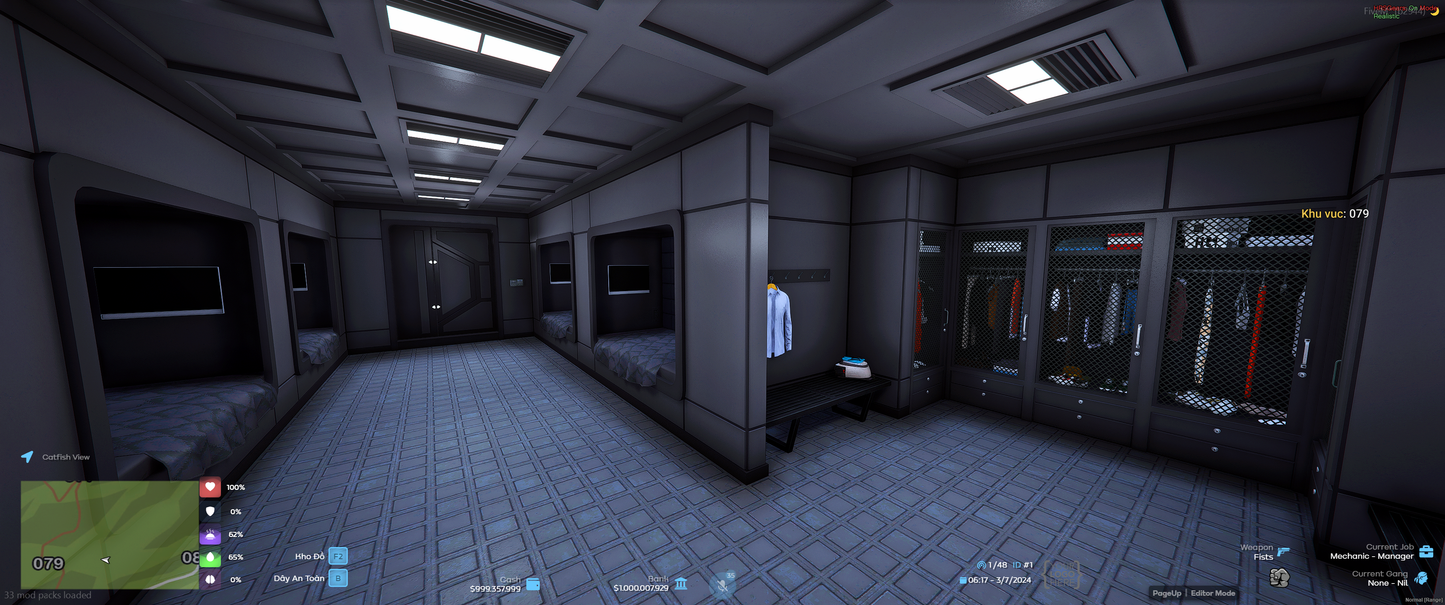This screenshot has height=605, width=1445.
Task: Click the shield armor icon
Action: coord(210,511)
